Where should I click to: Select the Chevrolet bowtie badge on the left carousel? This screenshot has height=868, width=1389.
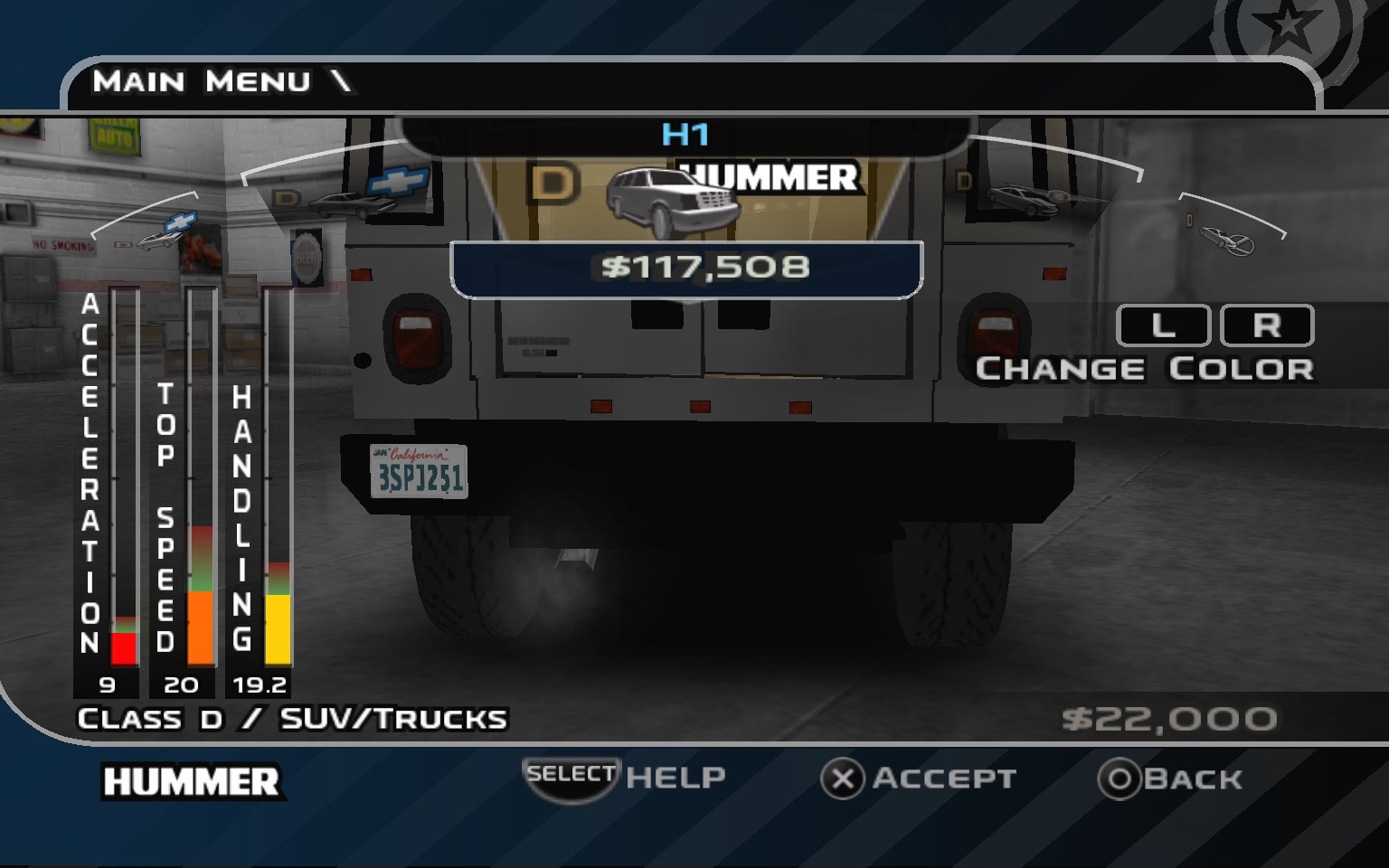click(x=184, y=221)
